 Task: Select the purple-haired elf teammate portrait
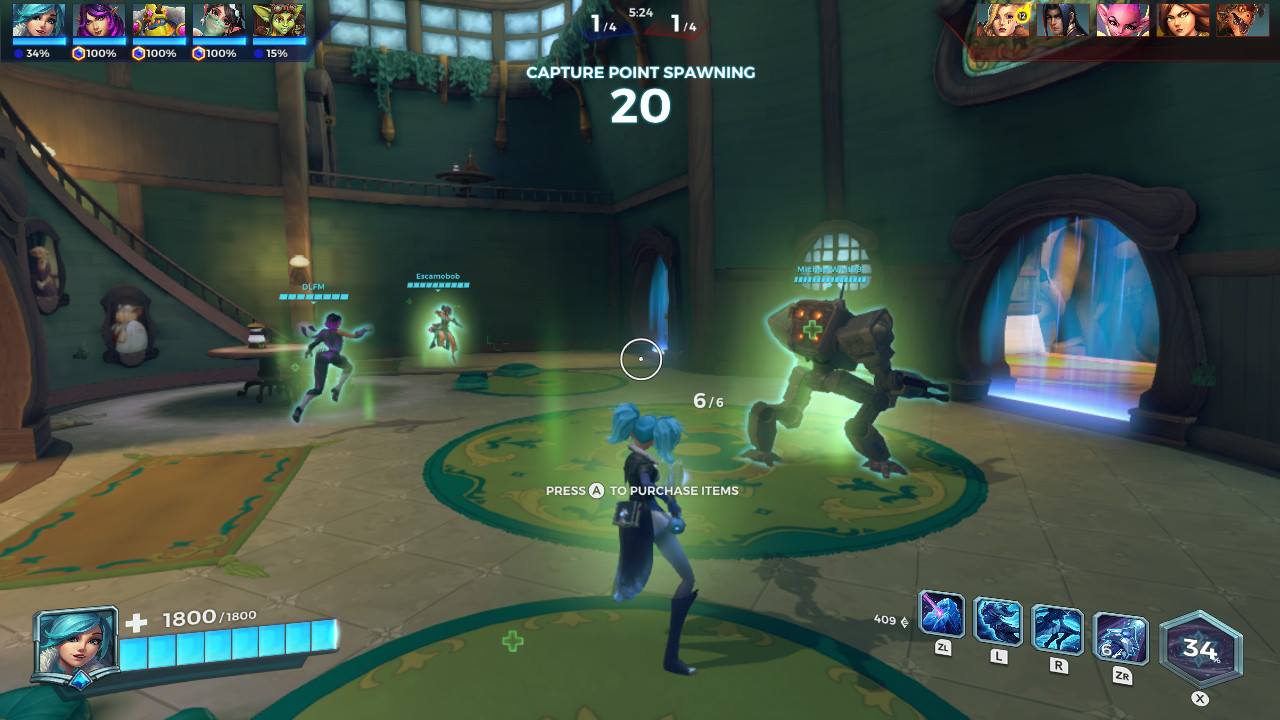click(99, 22)
